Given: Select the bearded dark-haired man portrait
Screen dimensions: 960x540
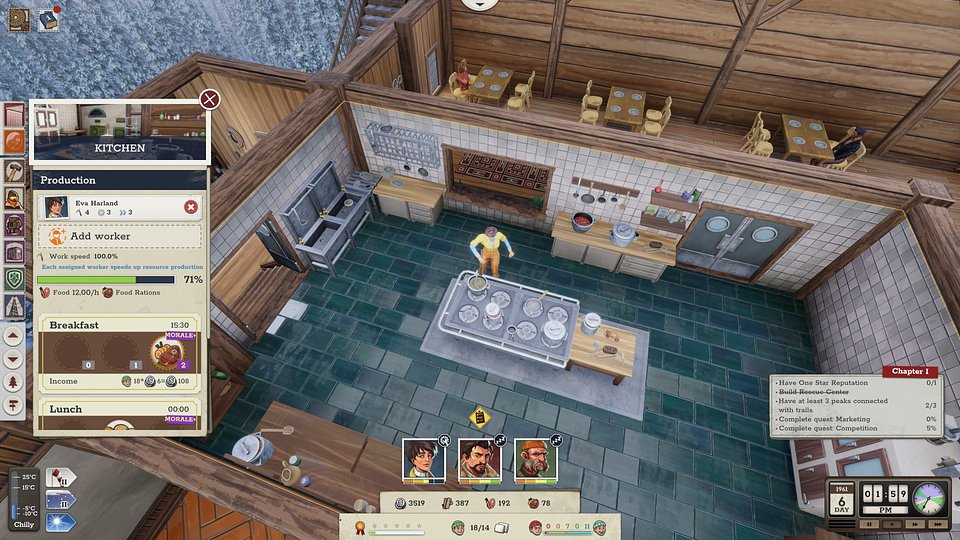Looking at the screenshot, I should (479, 459).
